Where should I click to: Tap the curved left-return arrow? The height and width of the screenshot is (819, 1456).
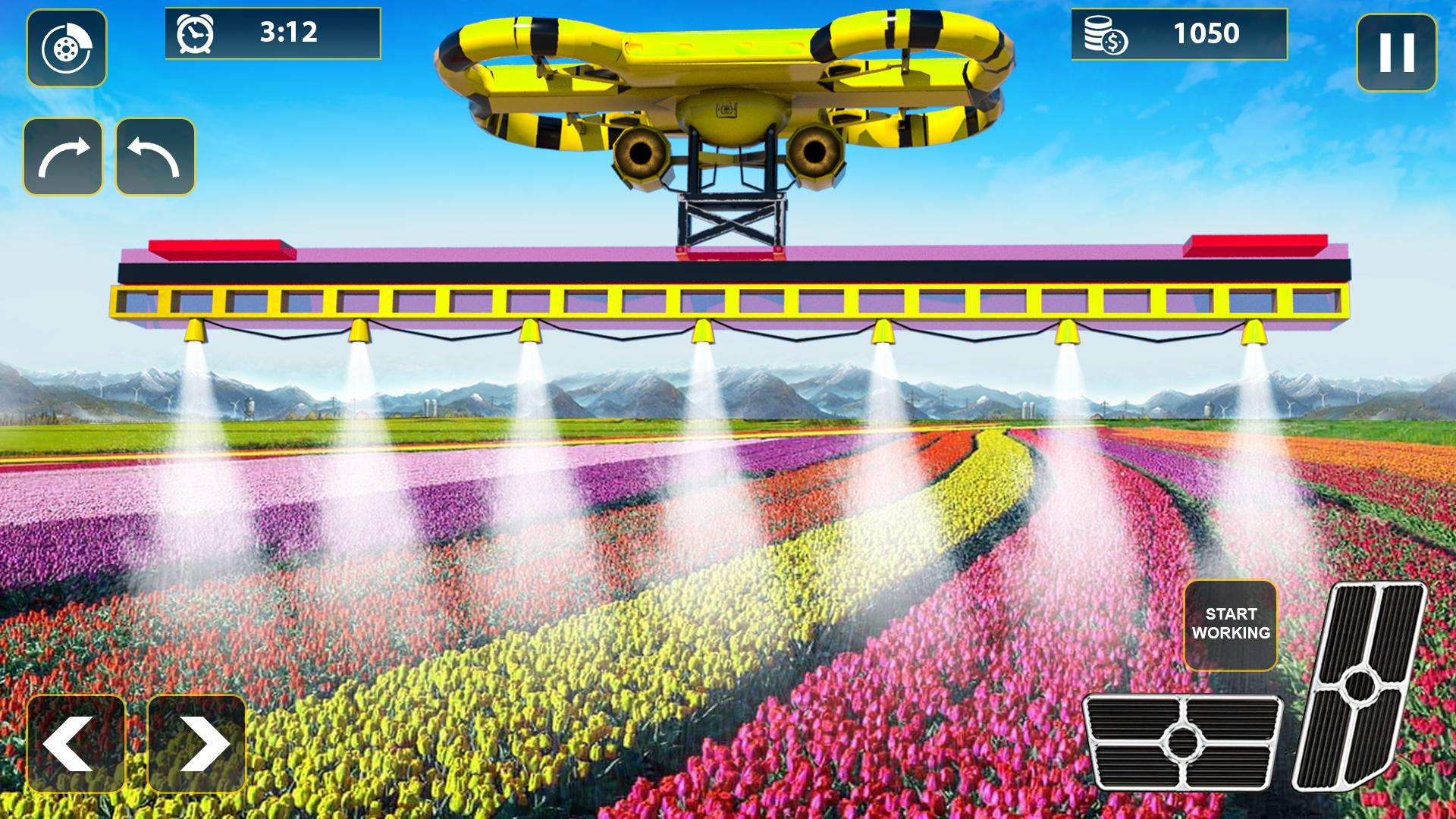(x=155, y=155)
